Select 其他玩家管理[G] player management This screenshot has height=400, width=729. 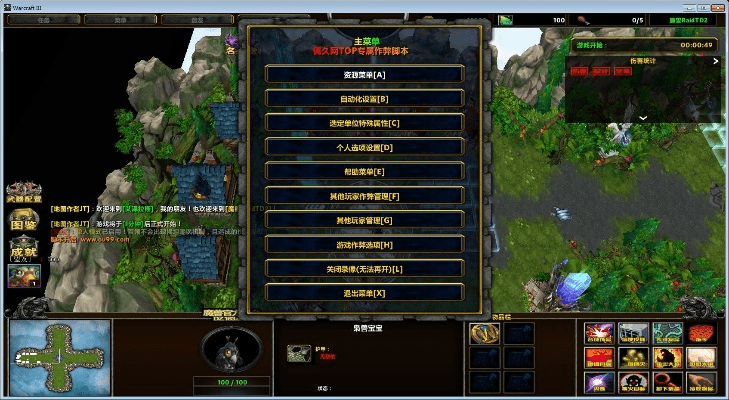pyautogui.click(x=364, y=219)
